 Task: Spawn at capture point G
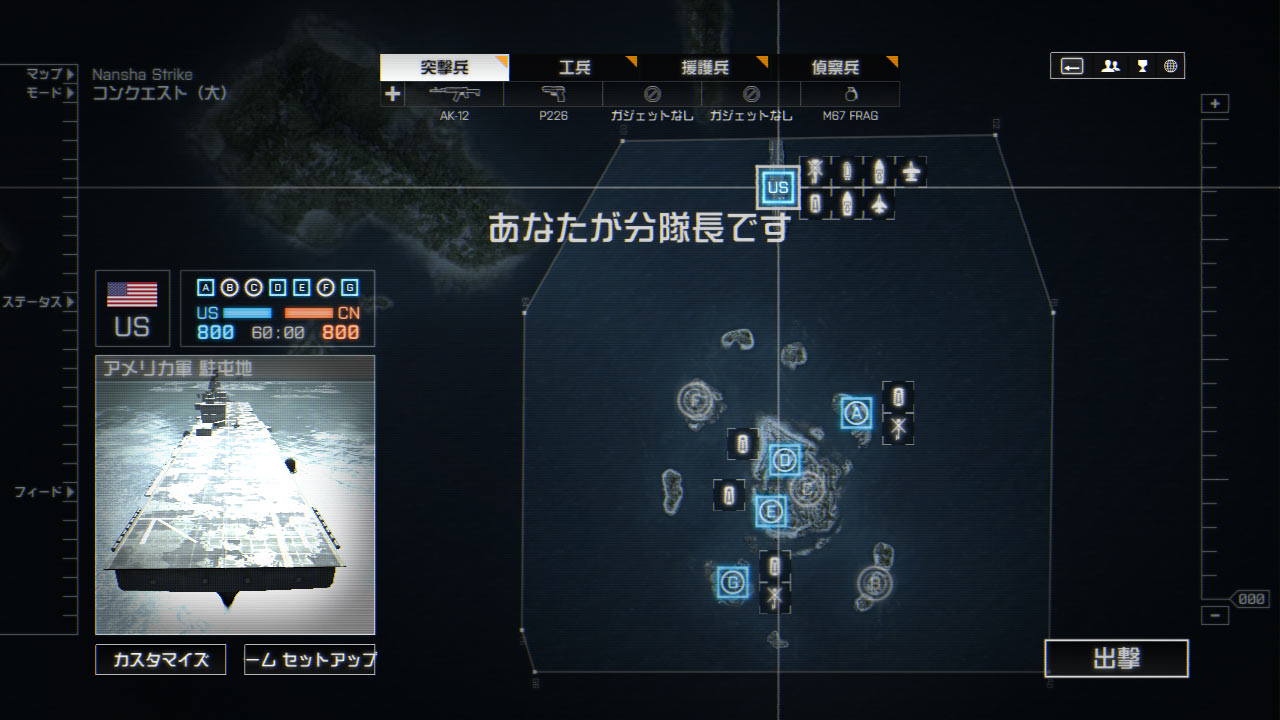(733, 581)
